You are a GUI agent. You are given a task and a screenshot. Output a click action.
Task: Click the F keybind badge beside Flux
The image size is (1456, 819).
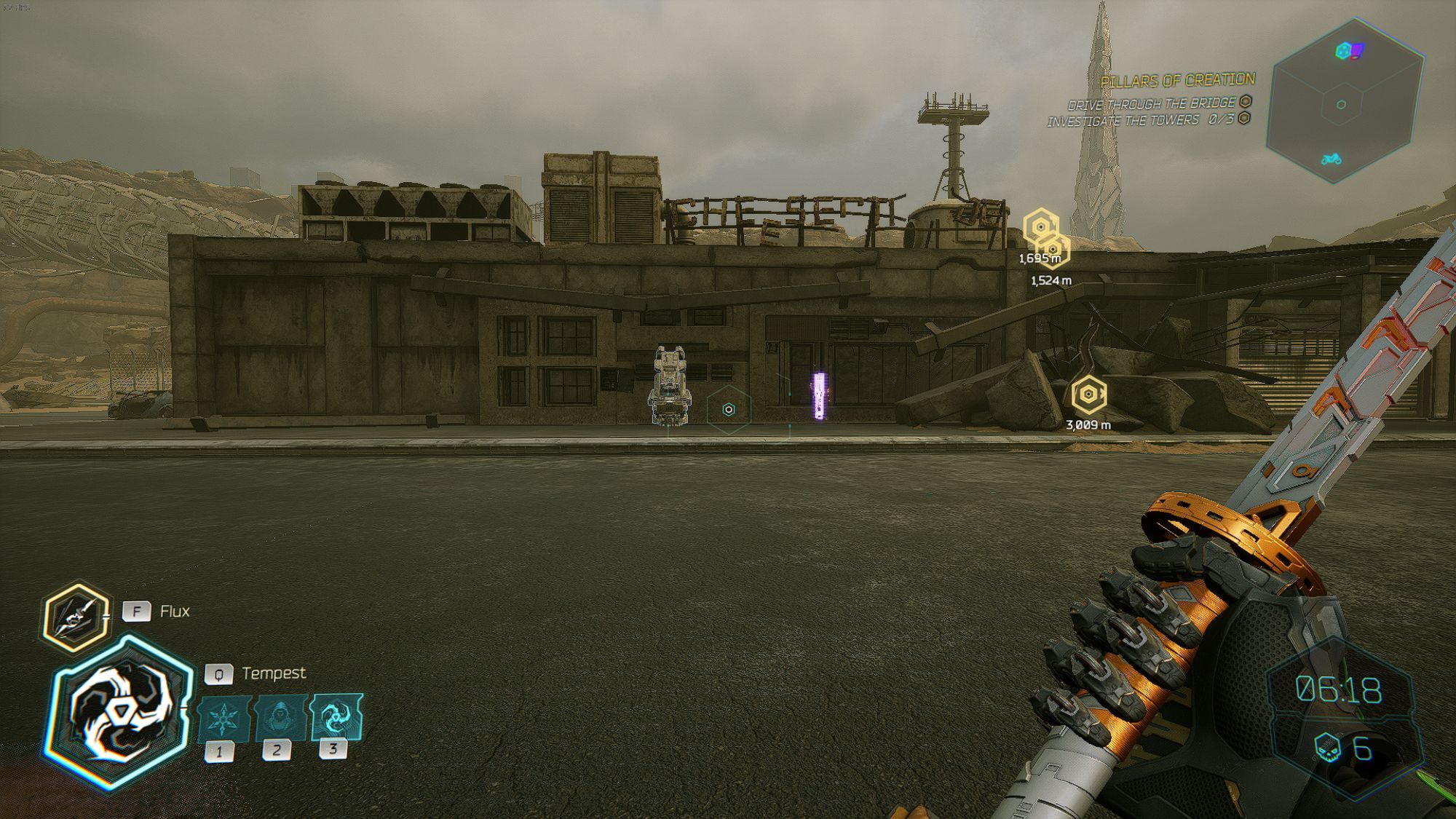tap(137, 612)
